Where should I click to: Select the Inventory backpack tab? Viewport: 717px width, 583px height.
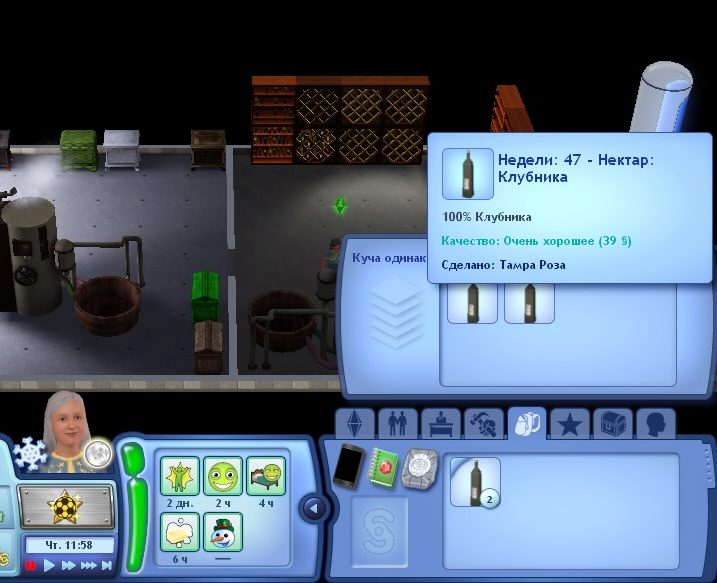[x=526, y=425]
